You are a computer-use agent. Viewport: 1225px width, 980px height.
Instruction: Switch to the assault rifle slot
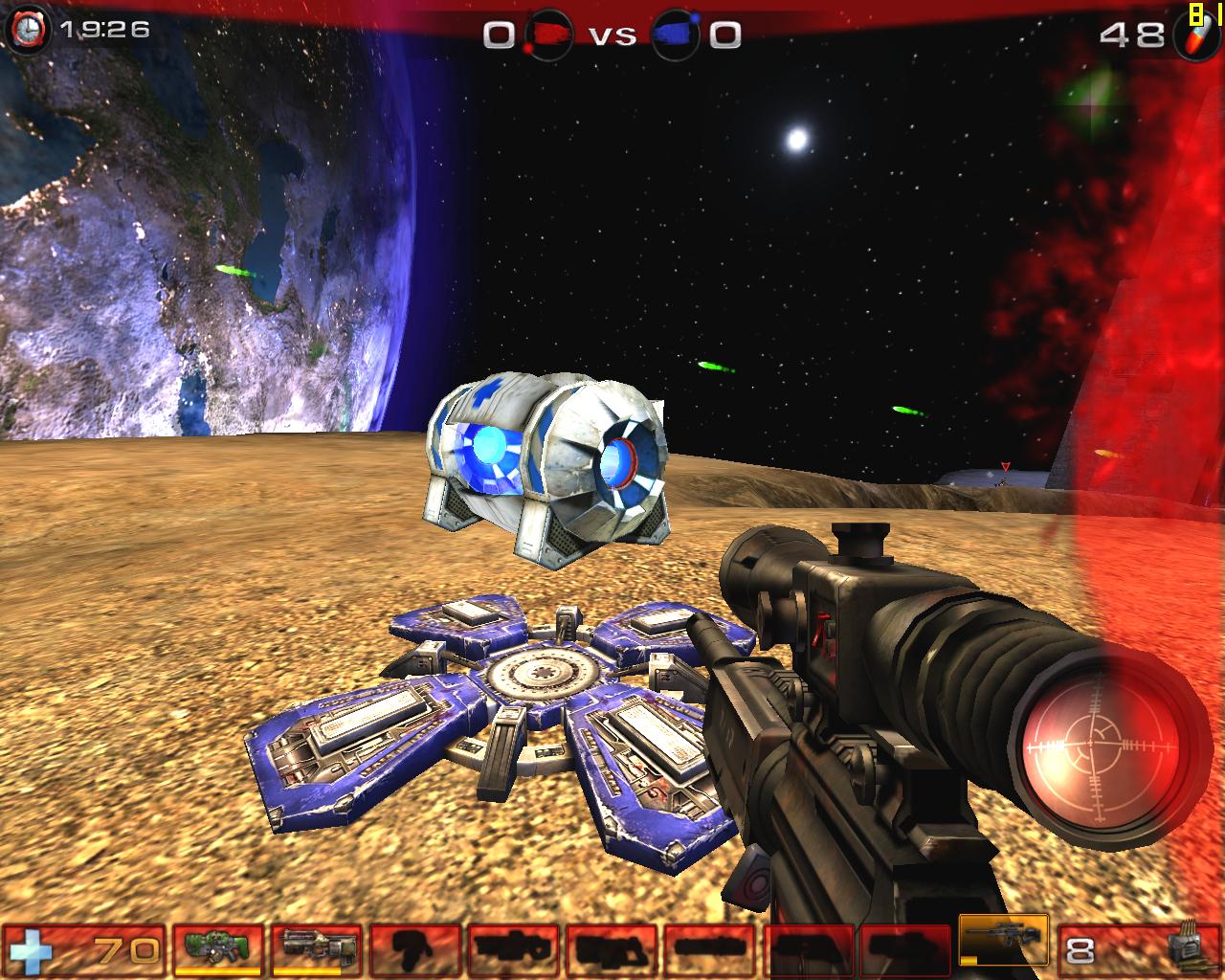point(316,949)
